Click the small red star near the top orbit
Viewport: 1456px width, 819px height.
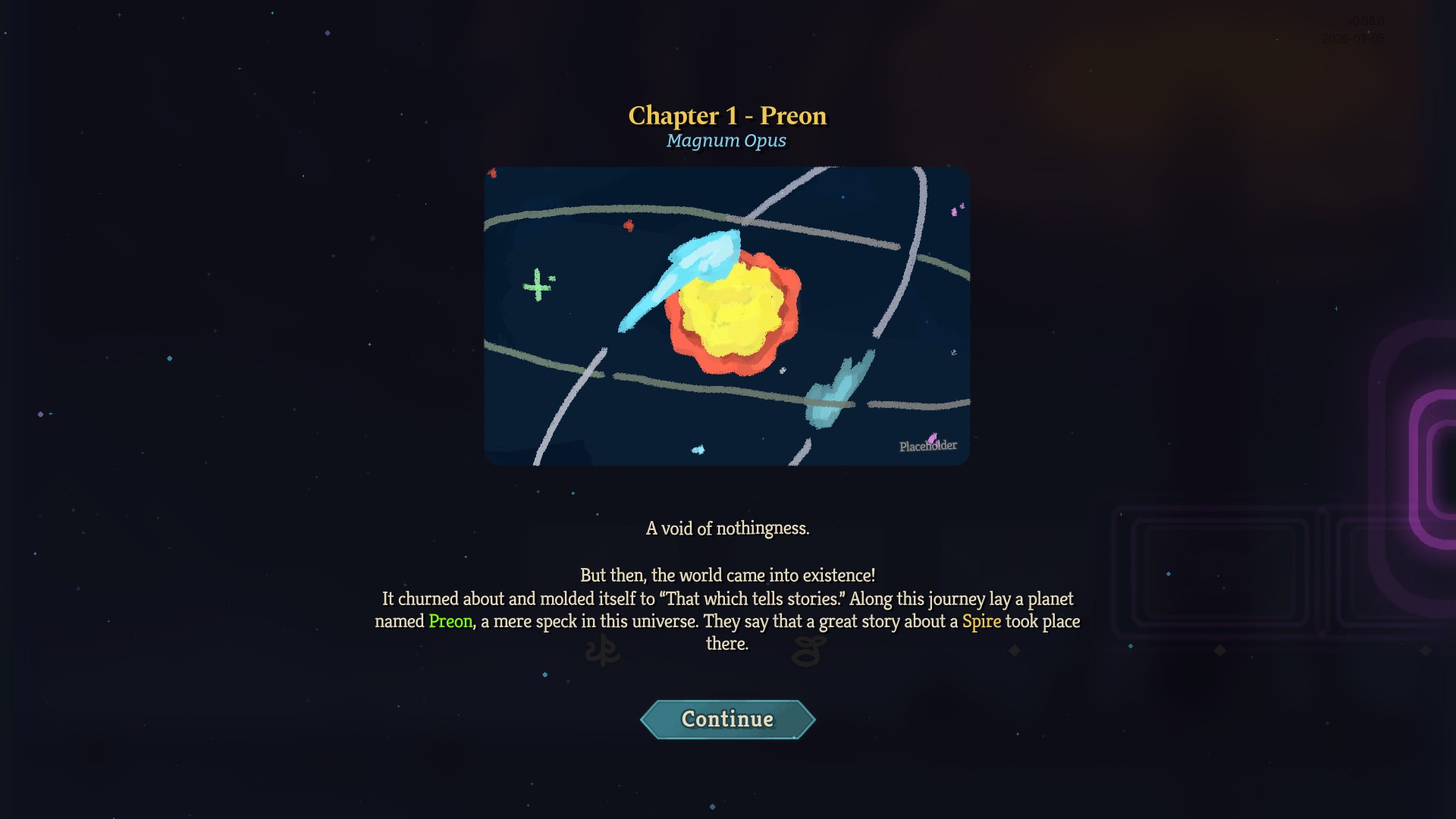coord(628,225)
